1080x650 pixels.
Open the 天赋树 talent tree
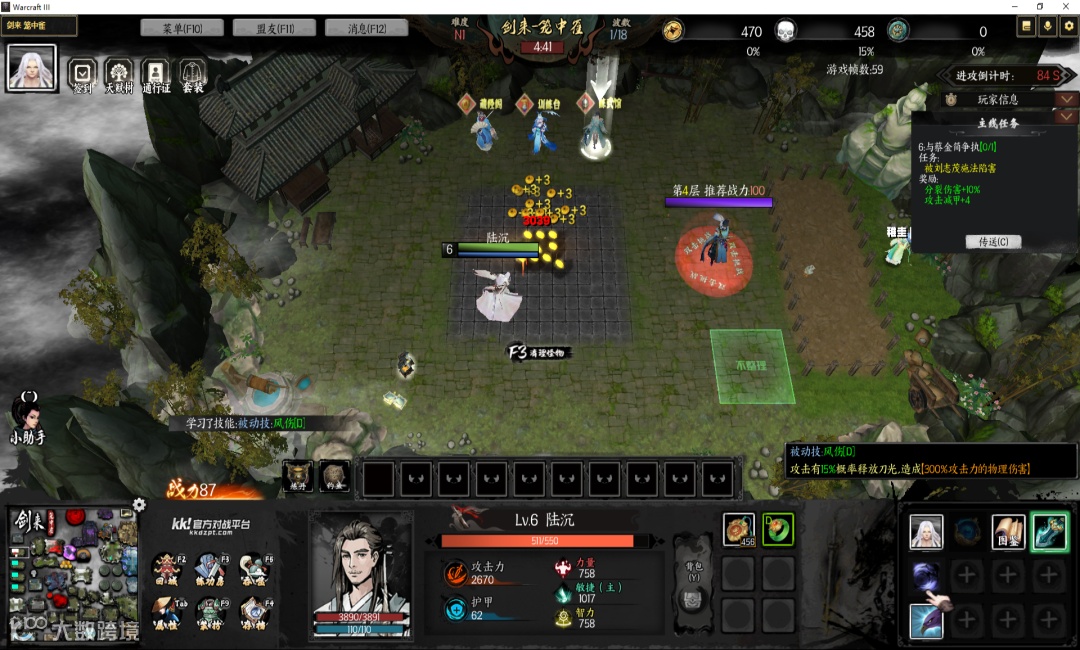(119, 73)
